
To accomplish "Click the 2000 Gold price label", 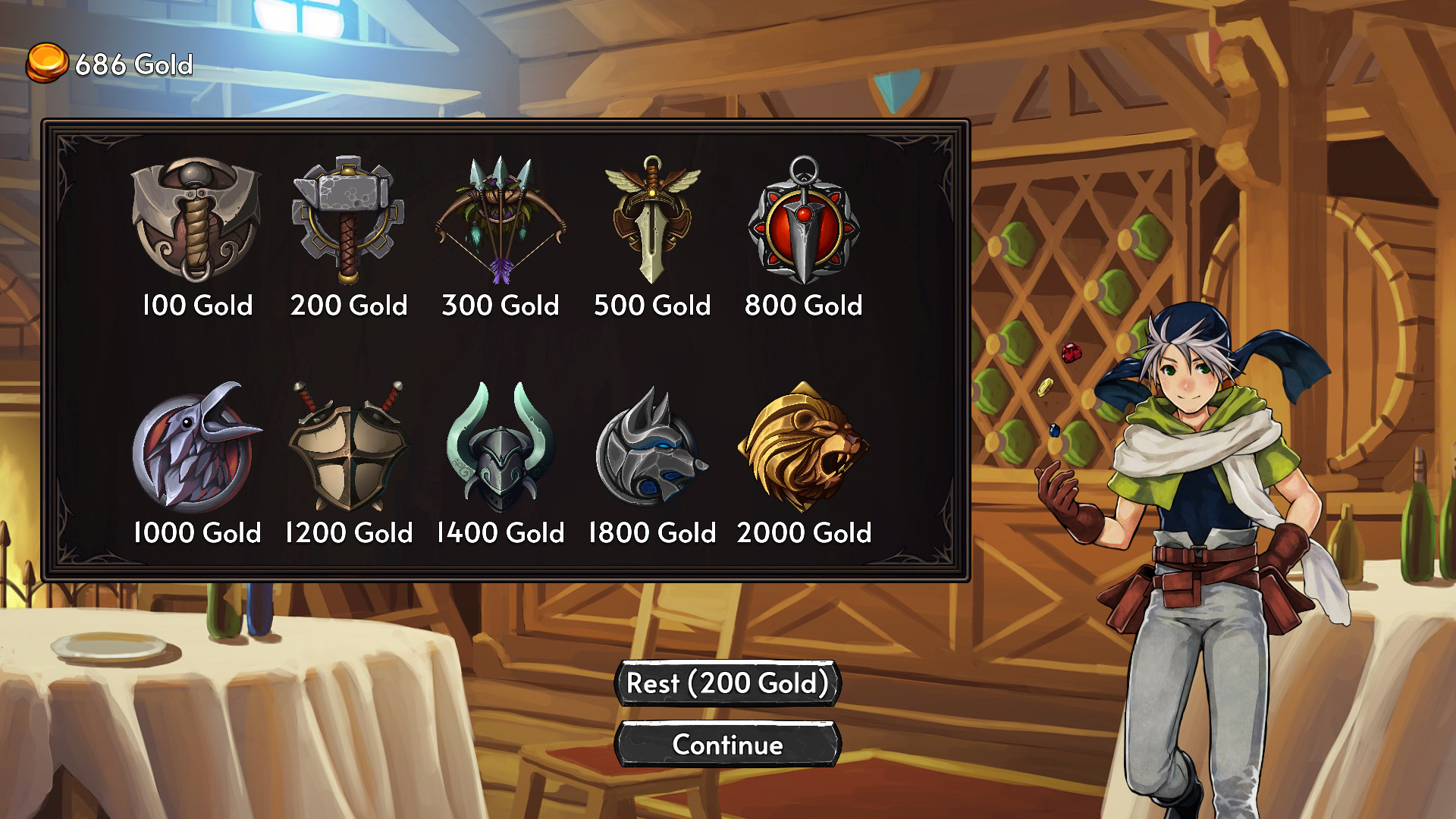I will coord(804,533).
